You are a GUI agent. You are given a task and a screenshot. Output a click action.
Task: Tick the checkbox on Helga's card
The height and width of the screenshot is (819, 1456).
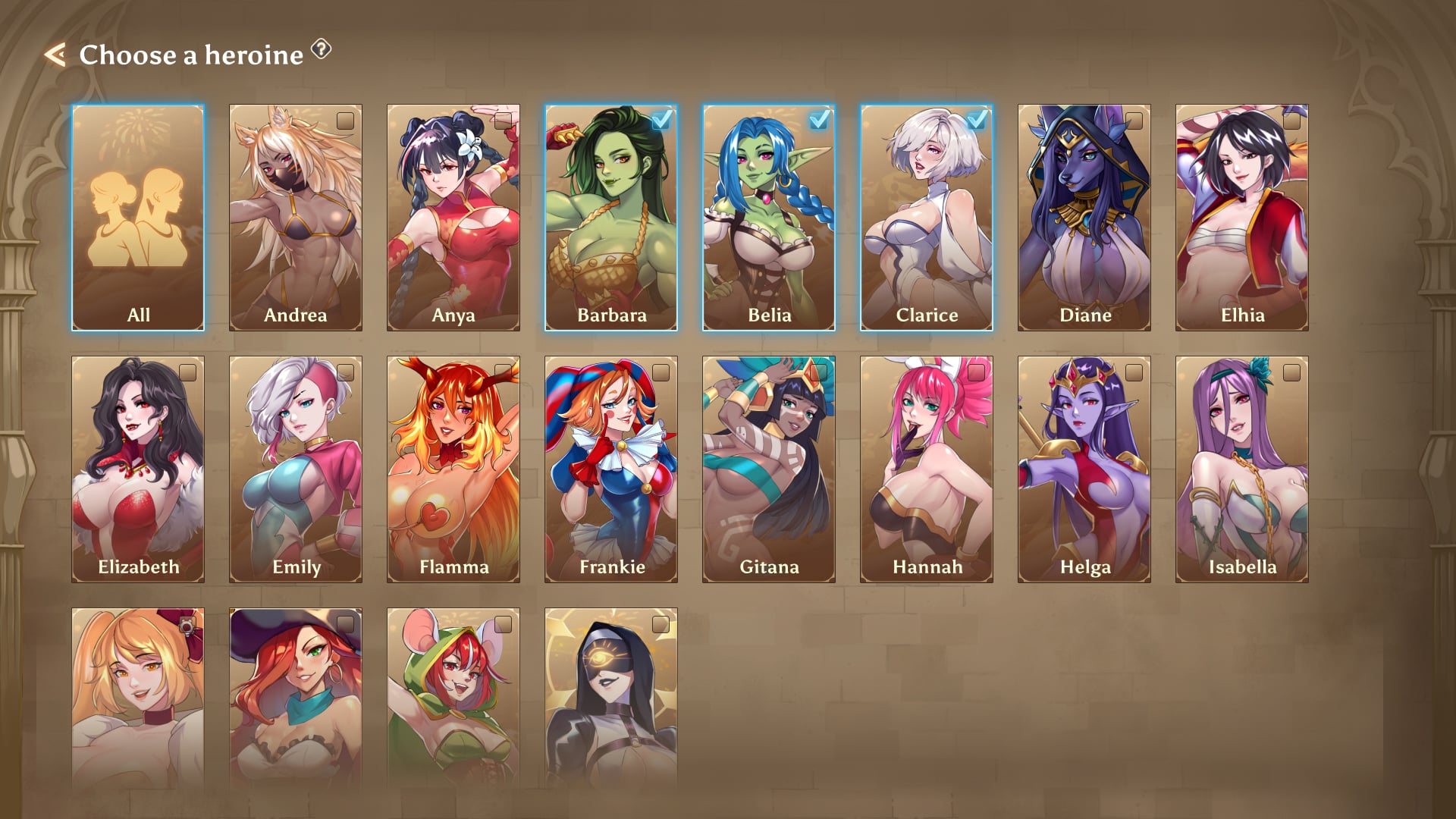pos(1134,372)
